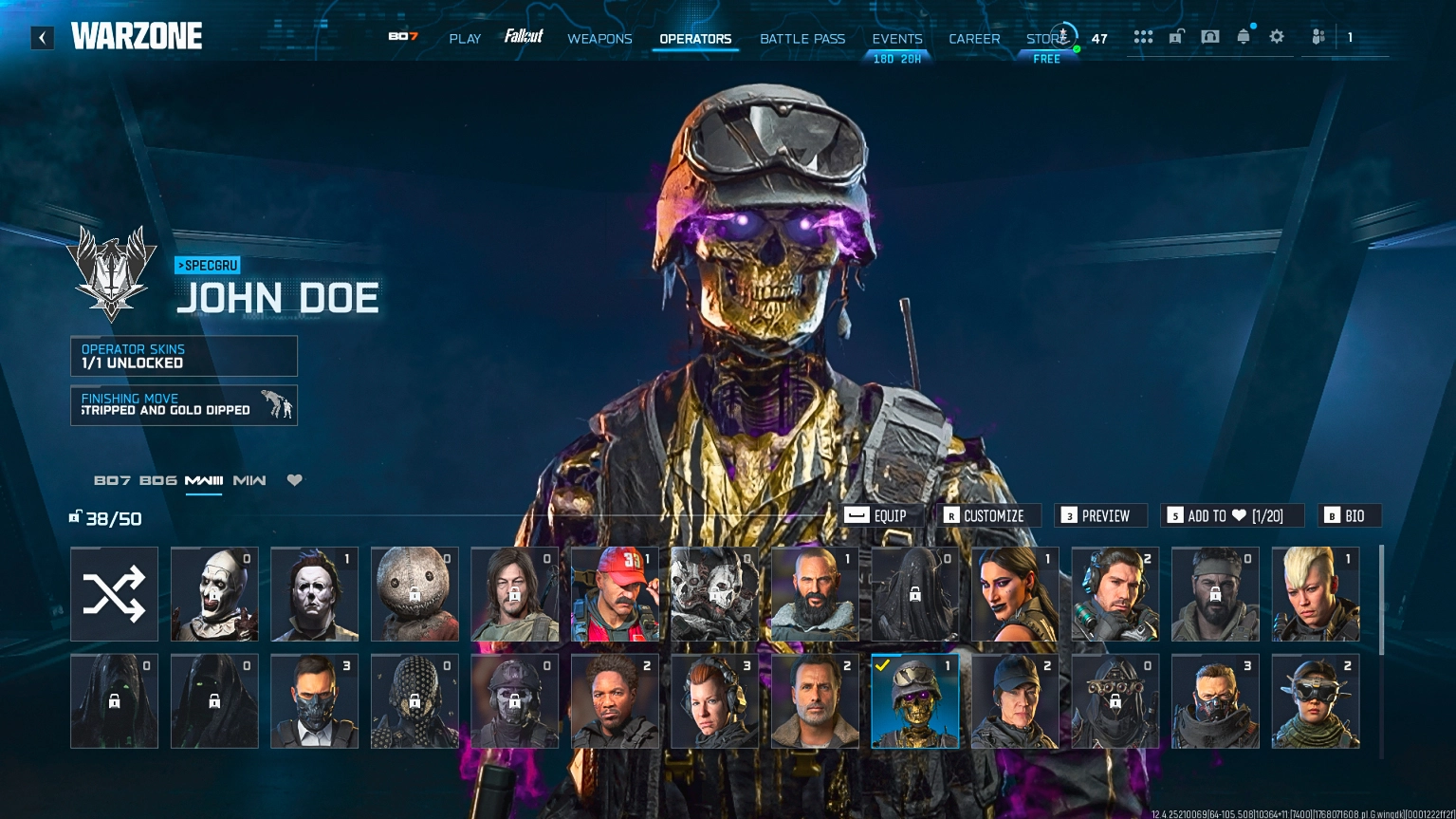Open the apps grid icon in top bar
The image size is (1456, 819).
(x=1143, y=36)
